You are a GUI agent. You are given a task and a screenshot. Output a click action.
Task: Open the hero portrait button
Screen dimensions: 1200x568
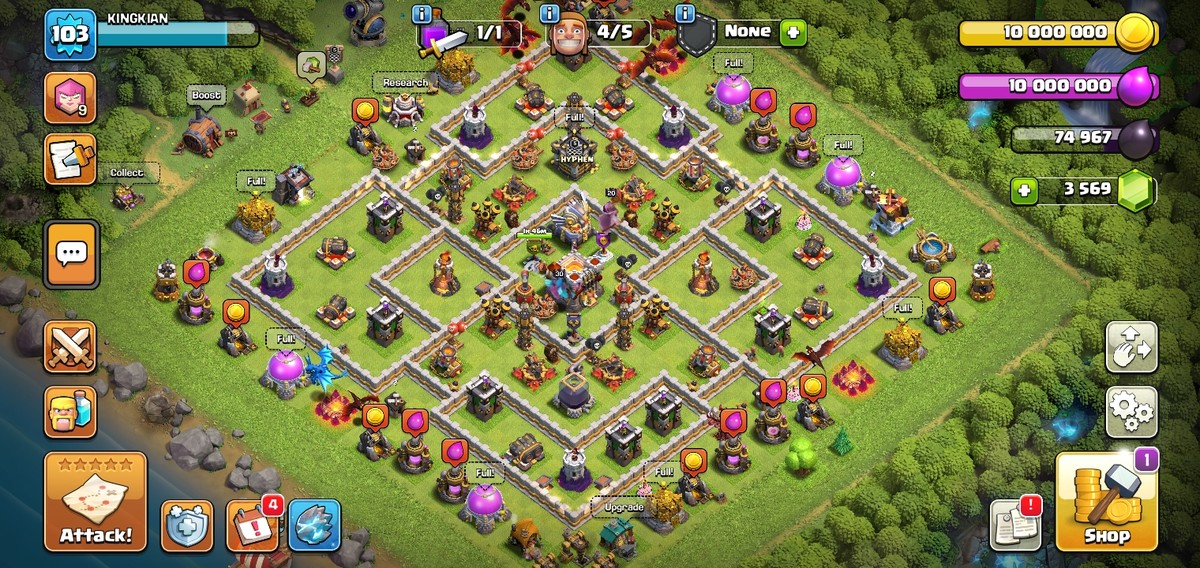point(70,98)
